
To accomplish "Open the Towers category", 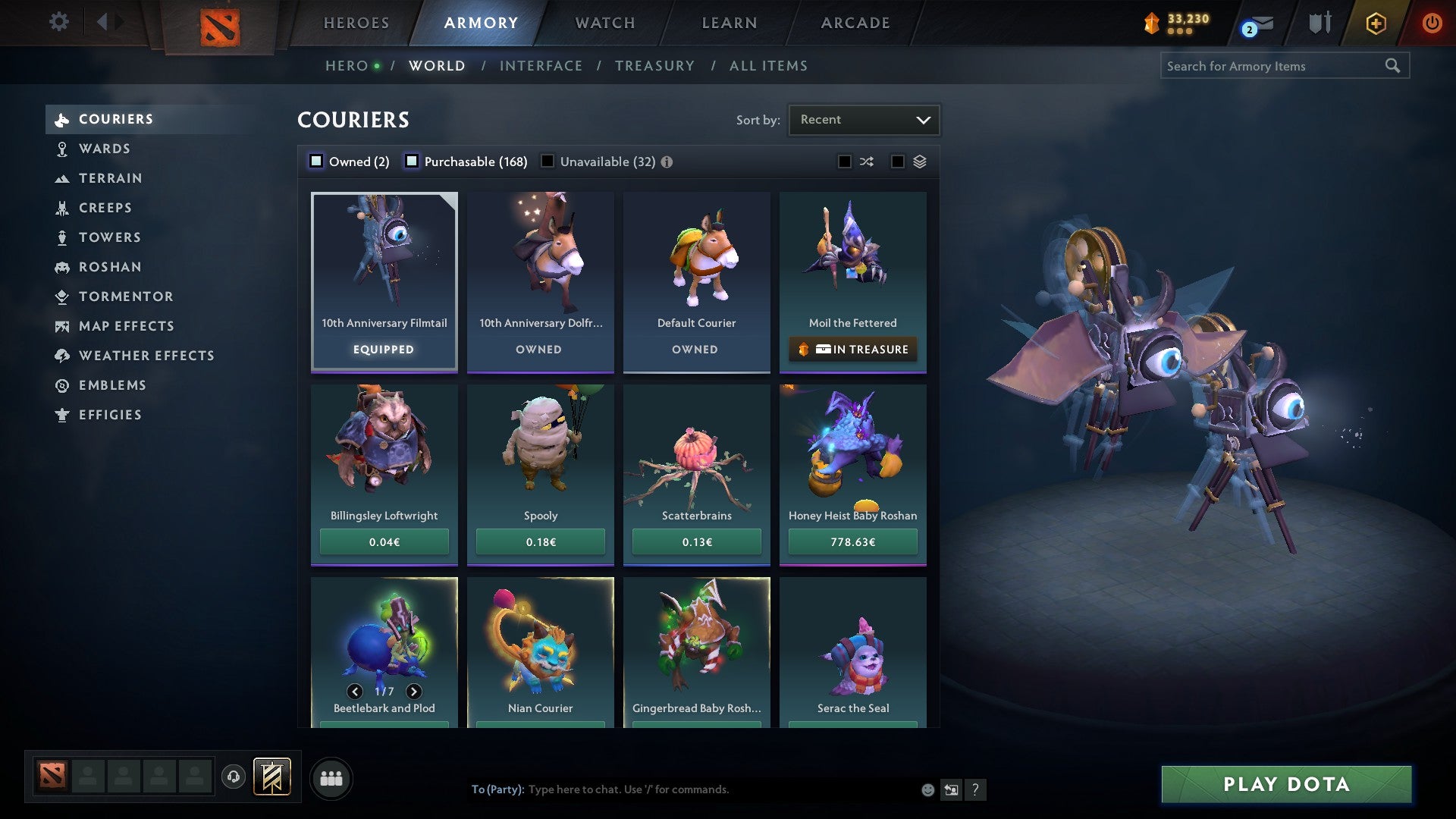I will 110,237.
